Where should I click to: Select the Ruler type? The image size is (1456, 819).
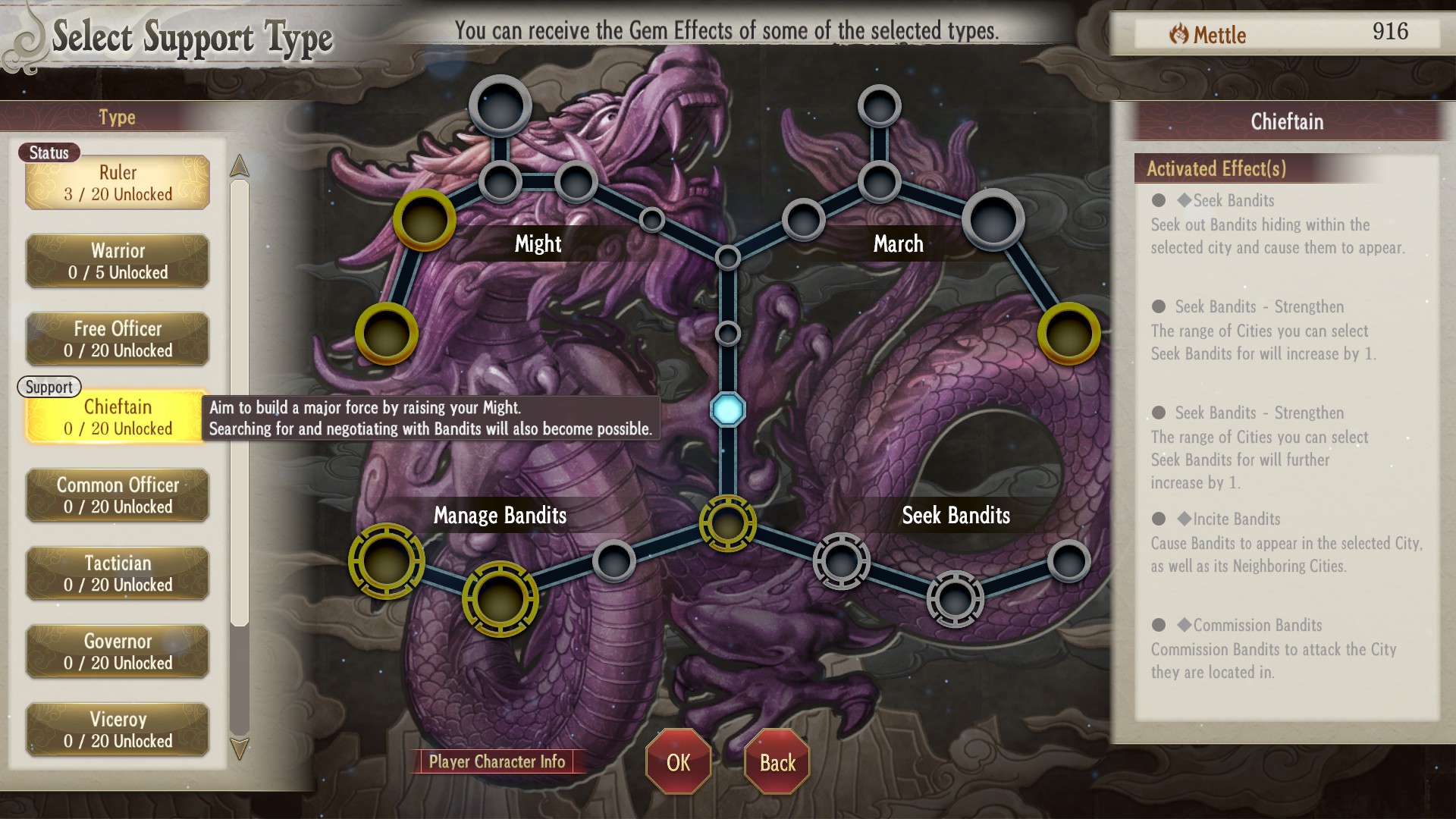click(x=118, y=183)
